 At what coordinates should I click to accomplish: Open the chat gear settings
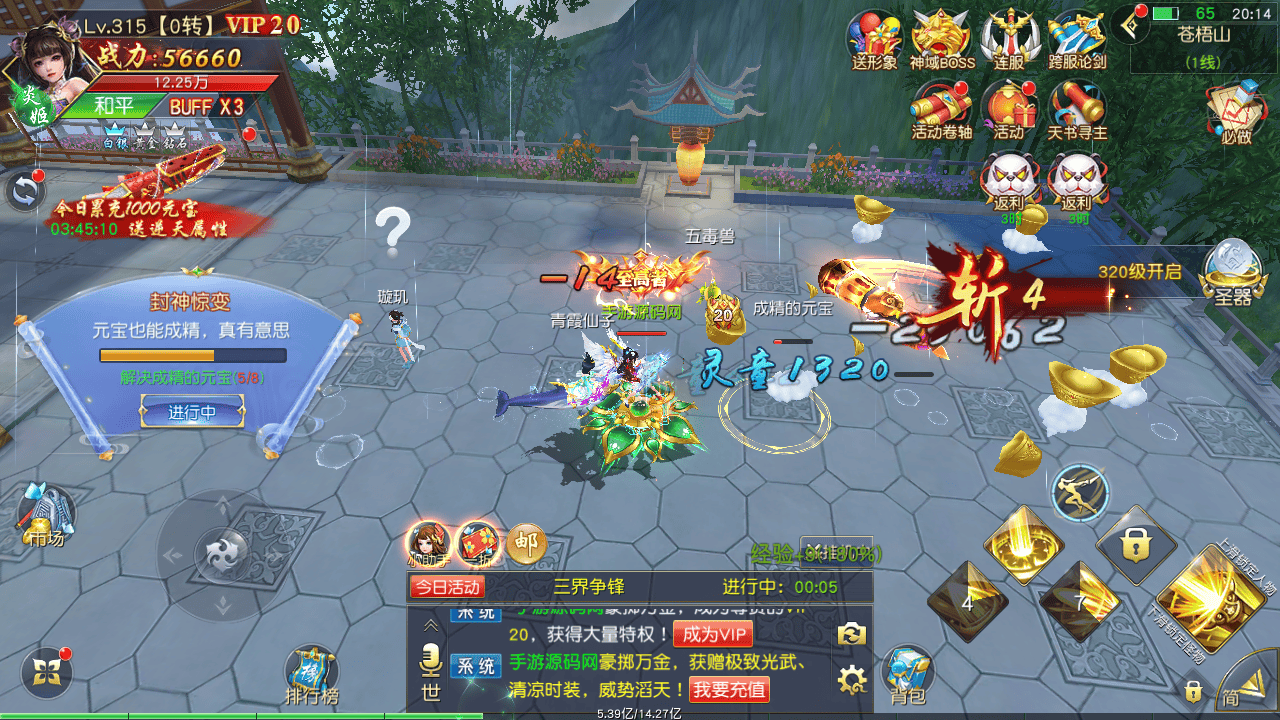(851, 681)
